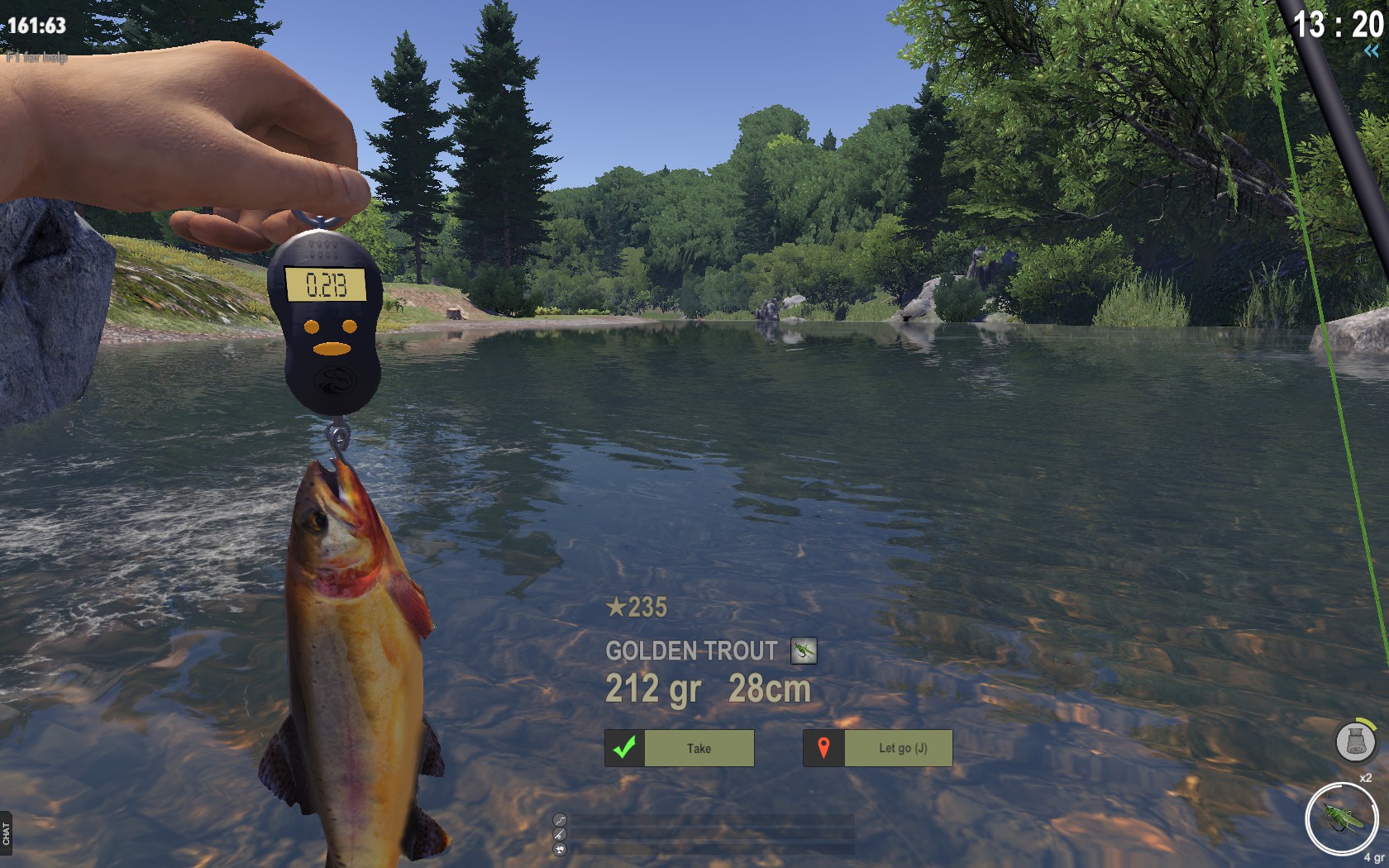
Task: Select the green fly lure slot
Action: tap(1341, 819)
